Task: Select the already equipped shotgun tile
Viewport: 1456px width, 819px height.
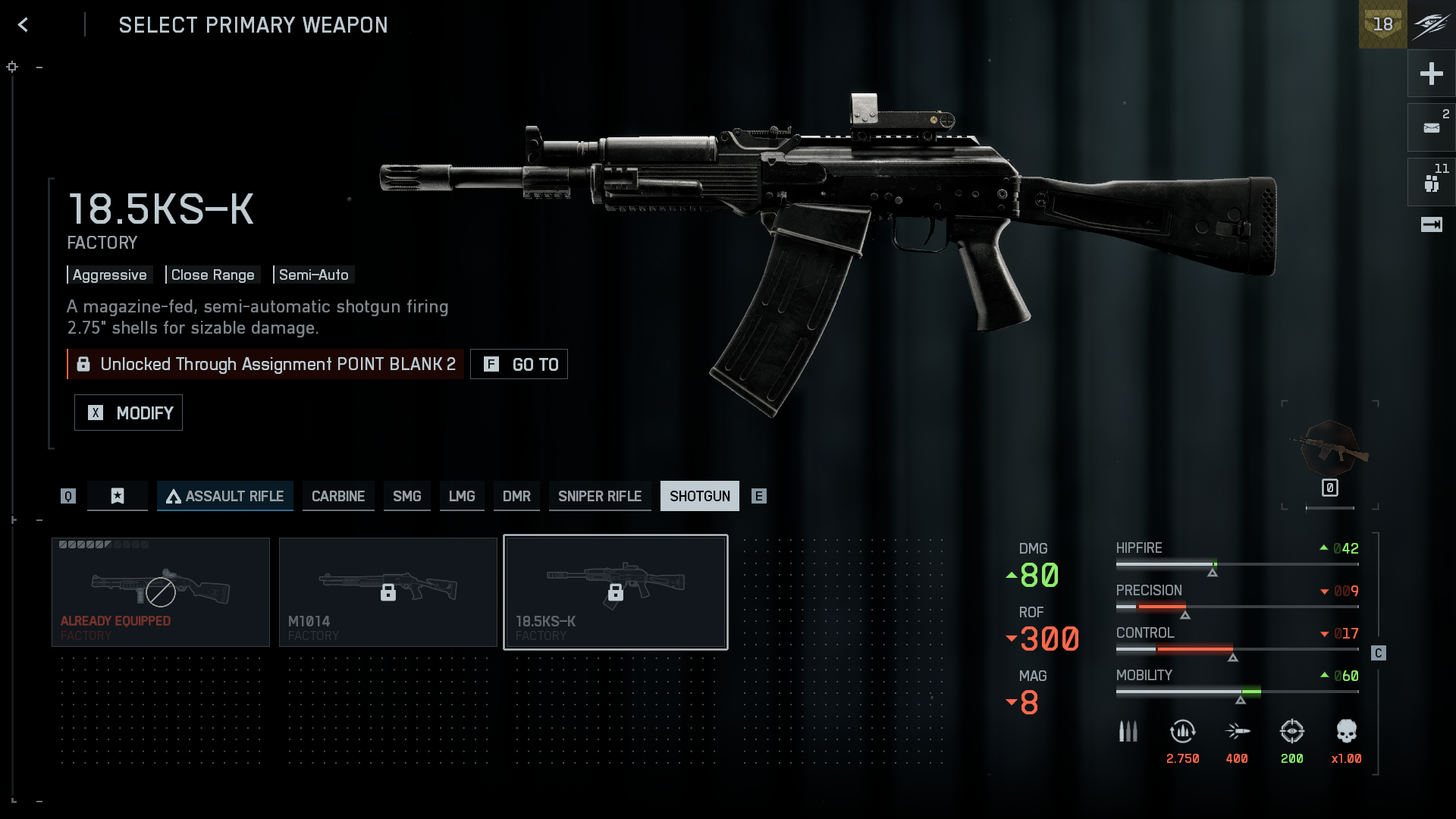Action: tap(161, 592)
